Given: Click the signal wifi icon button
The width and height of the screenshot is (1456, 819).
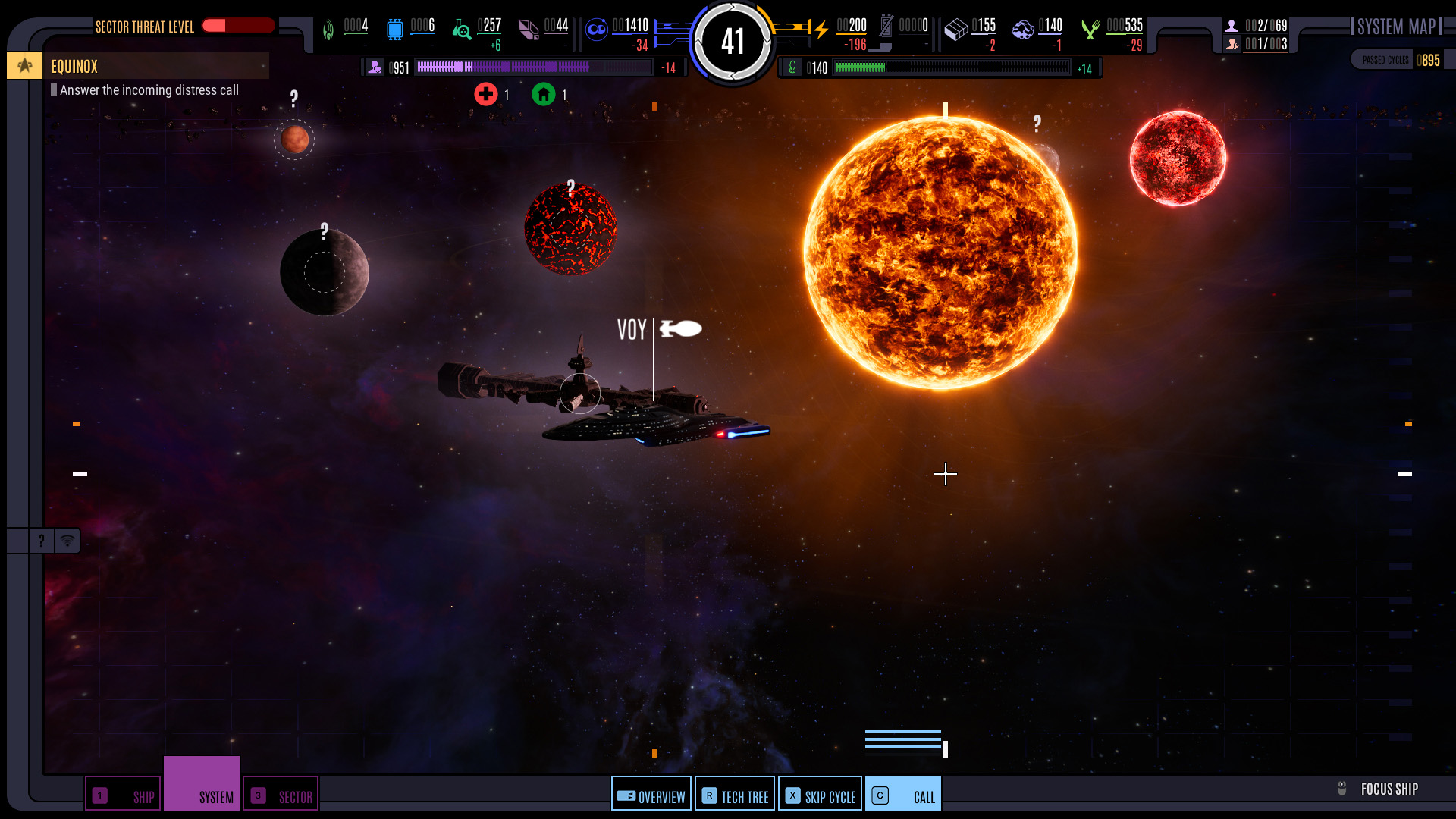Looking at the screenshot, I should (67, 541).
